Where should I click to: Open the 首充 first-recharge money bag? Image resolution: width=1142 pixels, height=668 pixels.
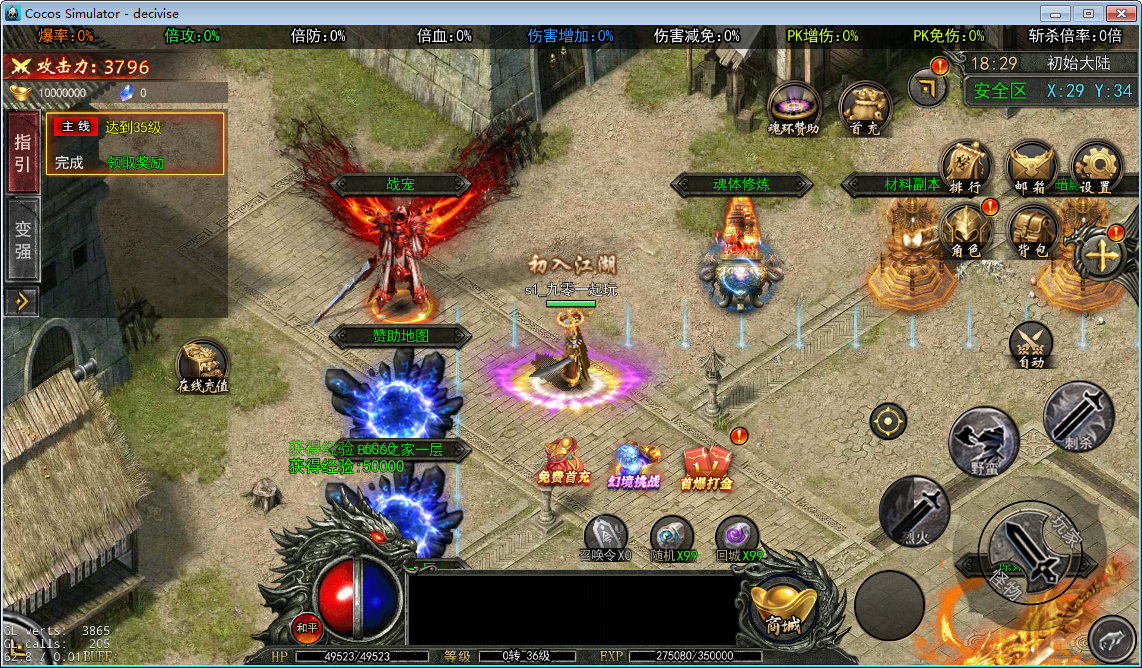(x=864, y=108)
